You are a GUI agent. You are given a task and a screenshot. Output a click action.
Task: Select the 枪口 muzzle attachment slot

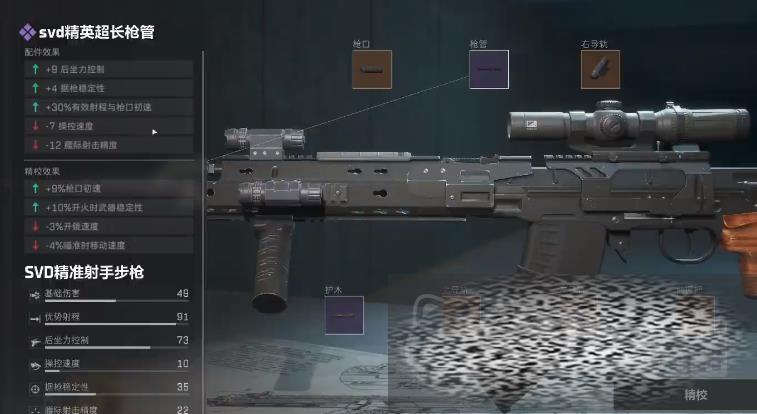372,70
